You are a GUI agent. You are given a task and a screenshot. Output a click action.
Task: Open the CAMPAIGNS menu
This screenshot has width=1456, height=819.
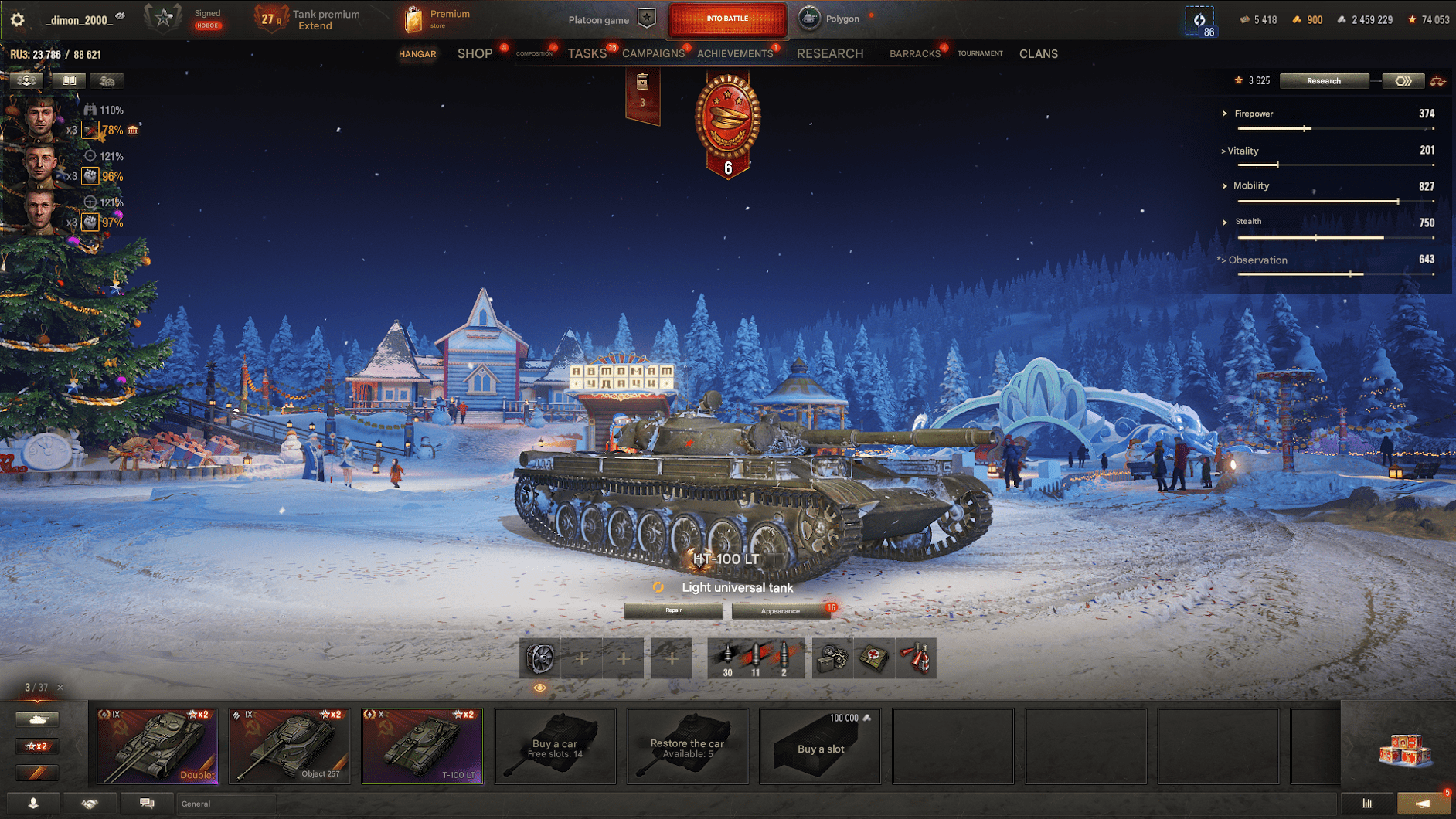click(653, 53)
